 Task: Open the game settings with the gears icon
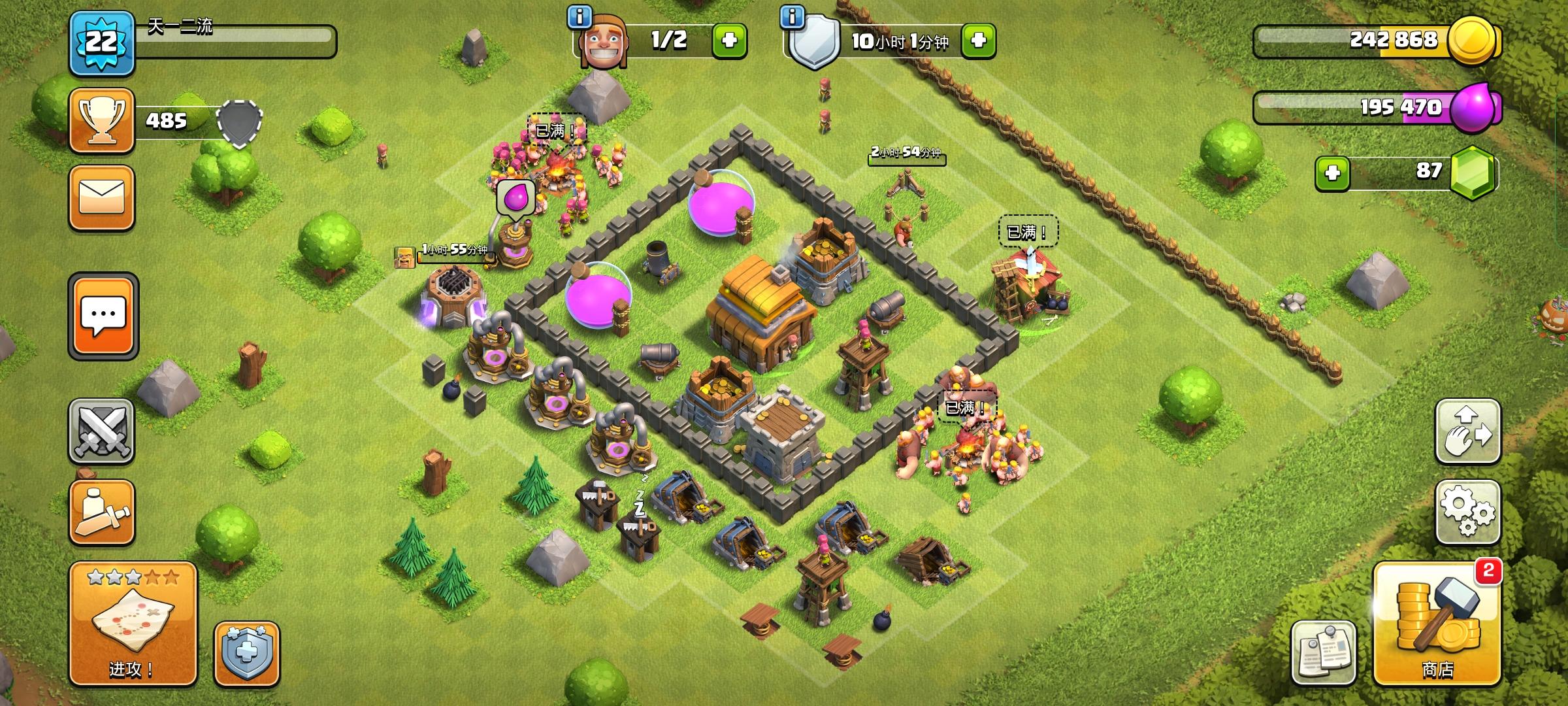tap(1469, 513)
